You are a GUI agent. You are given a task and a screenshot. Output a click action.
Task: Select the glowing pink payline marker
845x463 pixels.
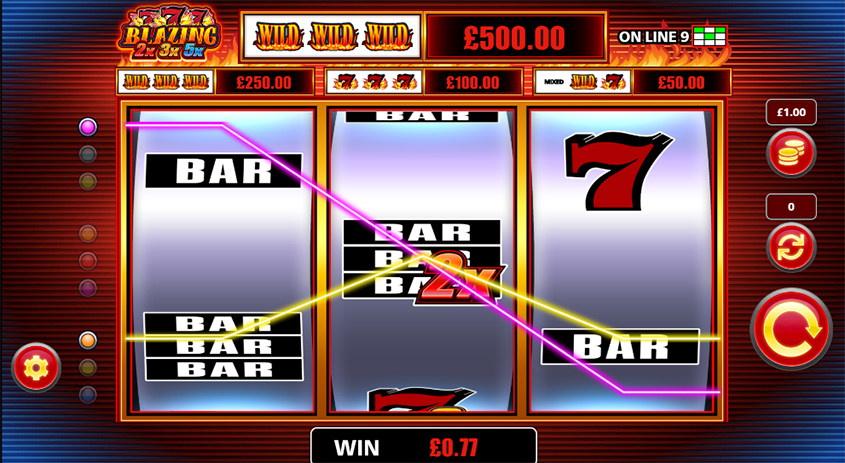pos(88,127)
